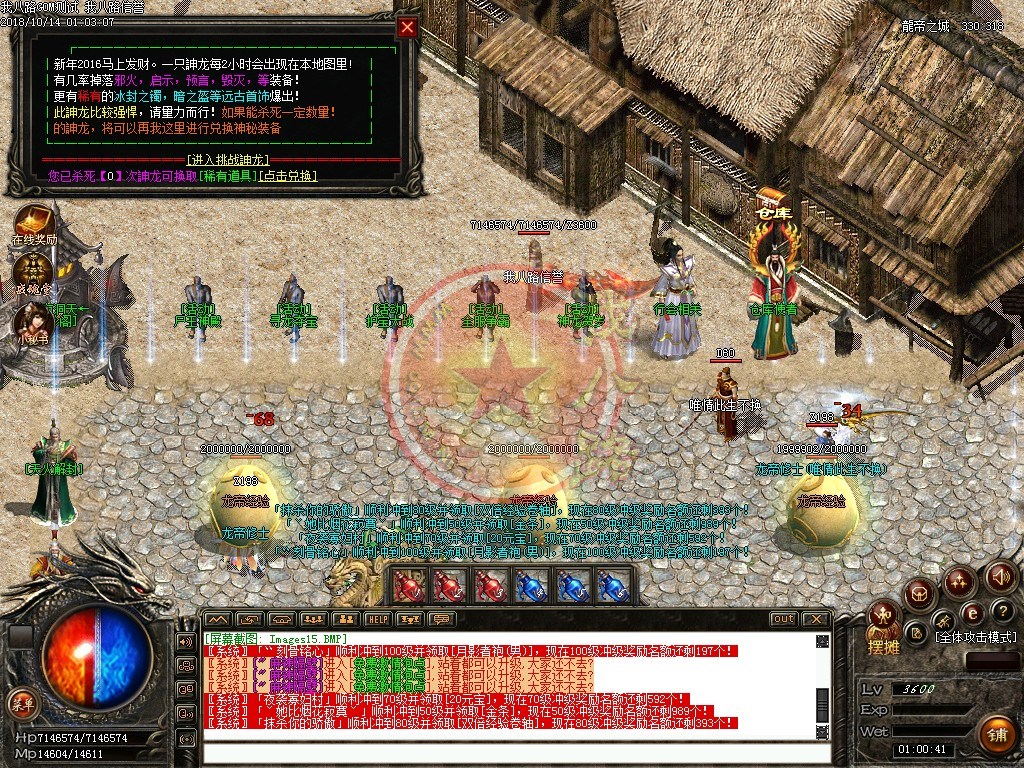
Task: Open the 铺 shop button
Action: [x=995, y=735]
